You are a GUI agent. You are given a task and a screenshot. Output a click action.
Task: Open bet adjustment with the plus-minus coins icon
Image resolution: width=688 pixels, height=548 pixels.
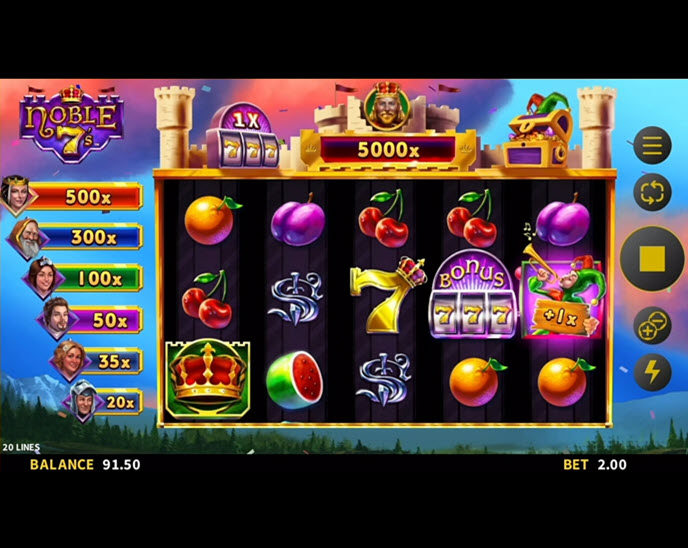tap(652, 326)
